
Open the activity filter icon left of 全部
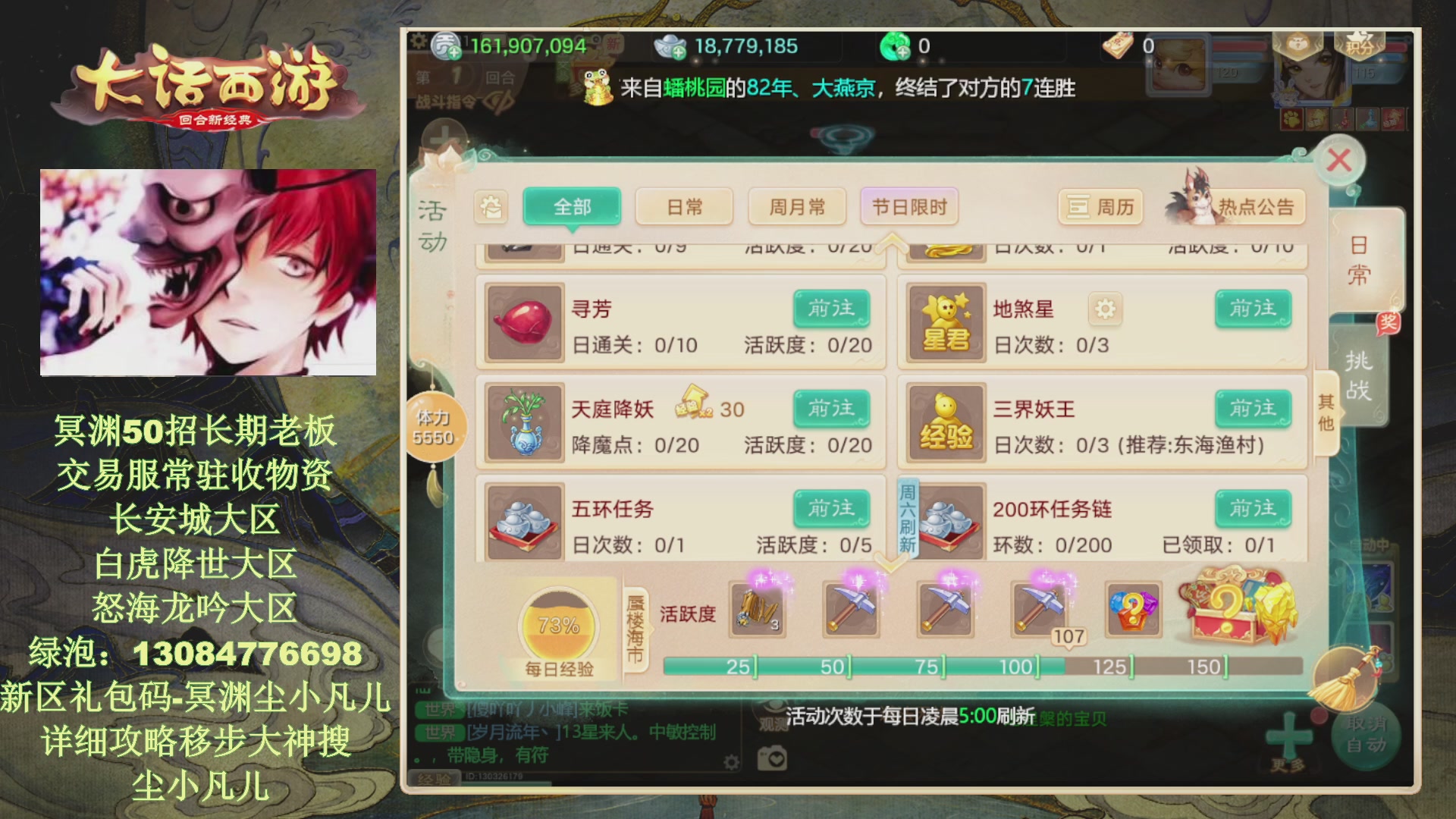(x=491, y=206)
